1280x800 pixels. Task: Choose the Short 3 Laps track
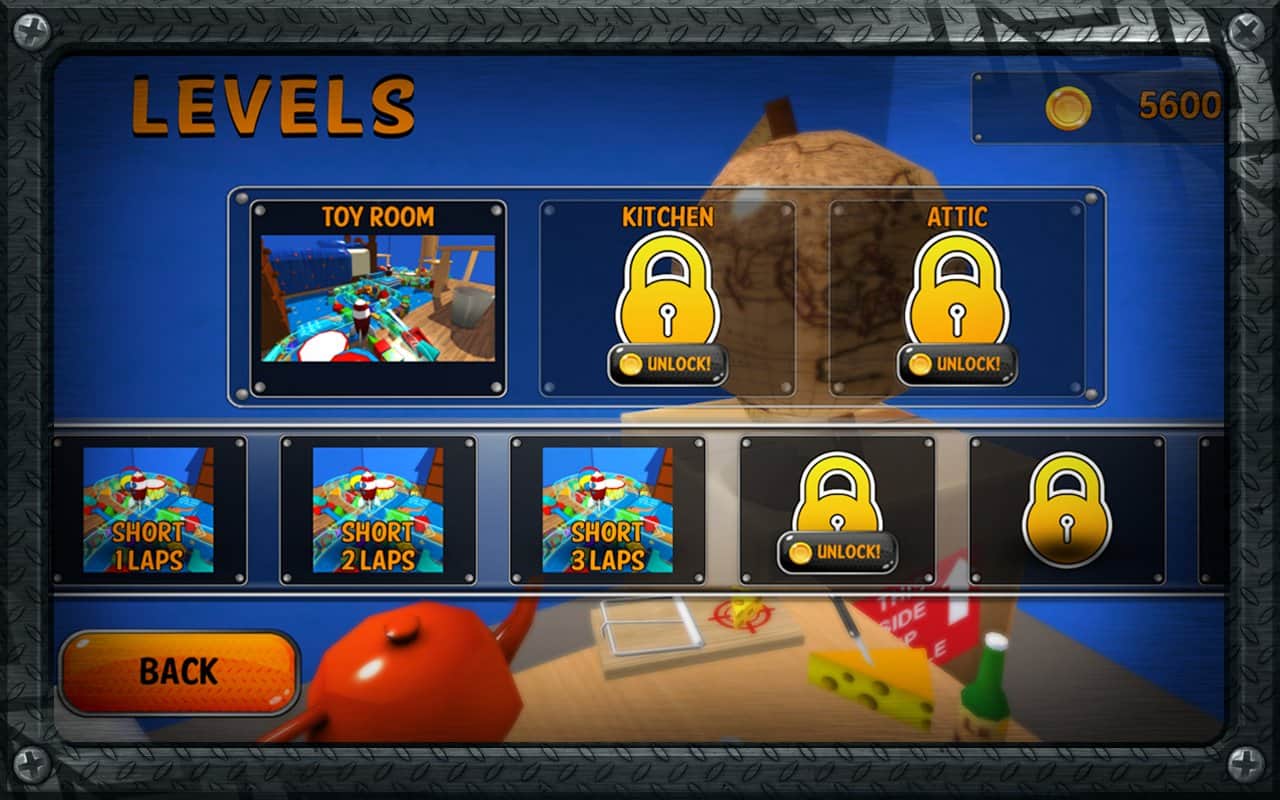(x=608, y=510)
